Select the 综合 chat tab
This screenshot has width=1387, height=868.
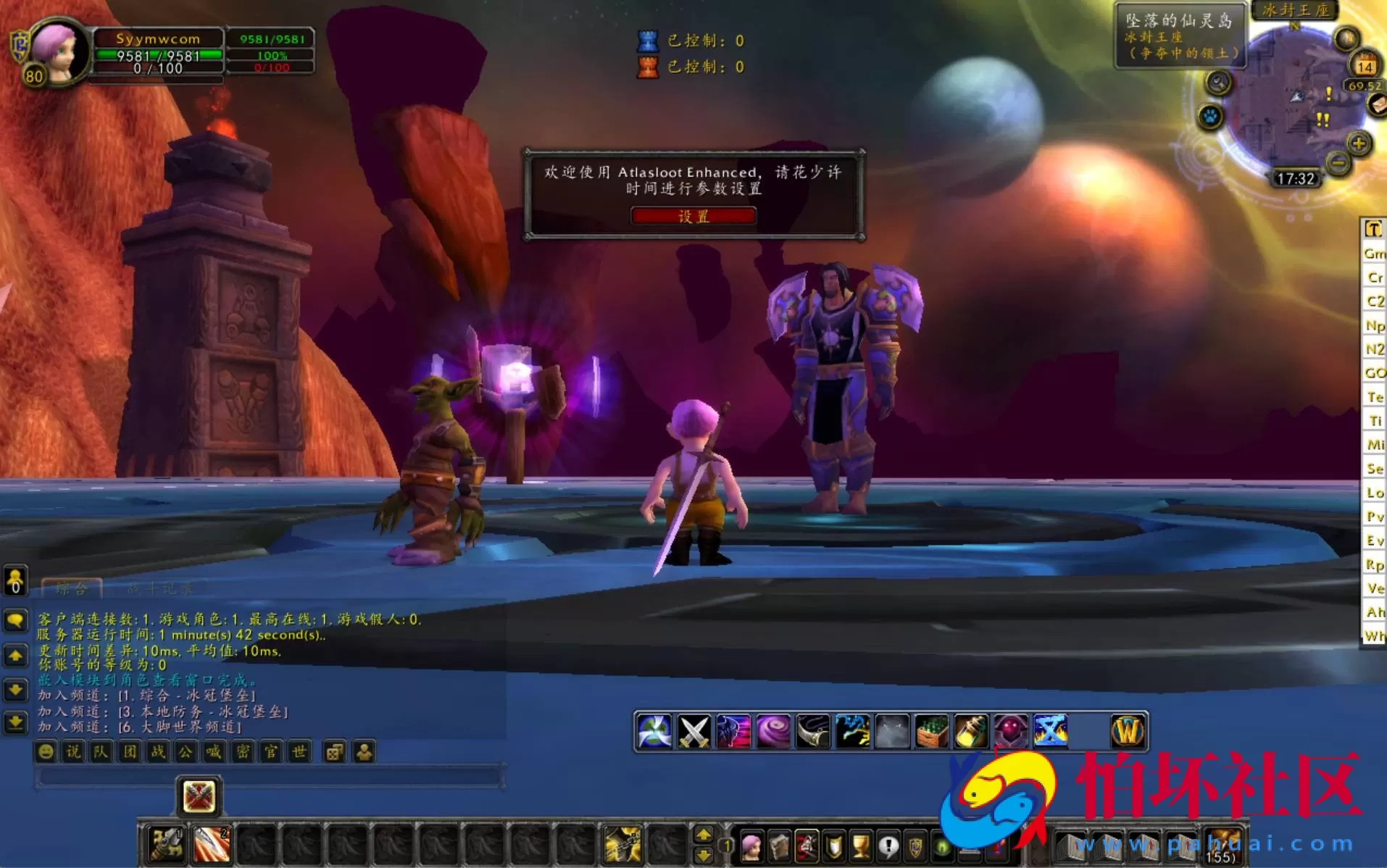point(70,589)
